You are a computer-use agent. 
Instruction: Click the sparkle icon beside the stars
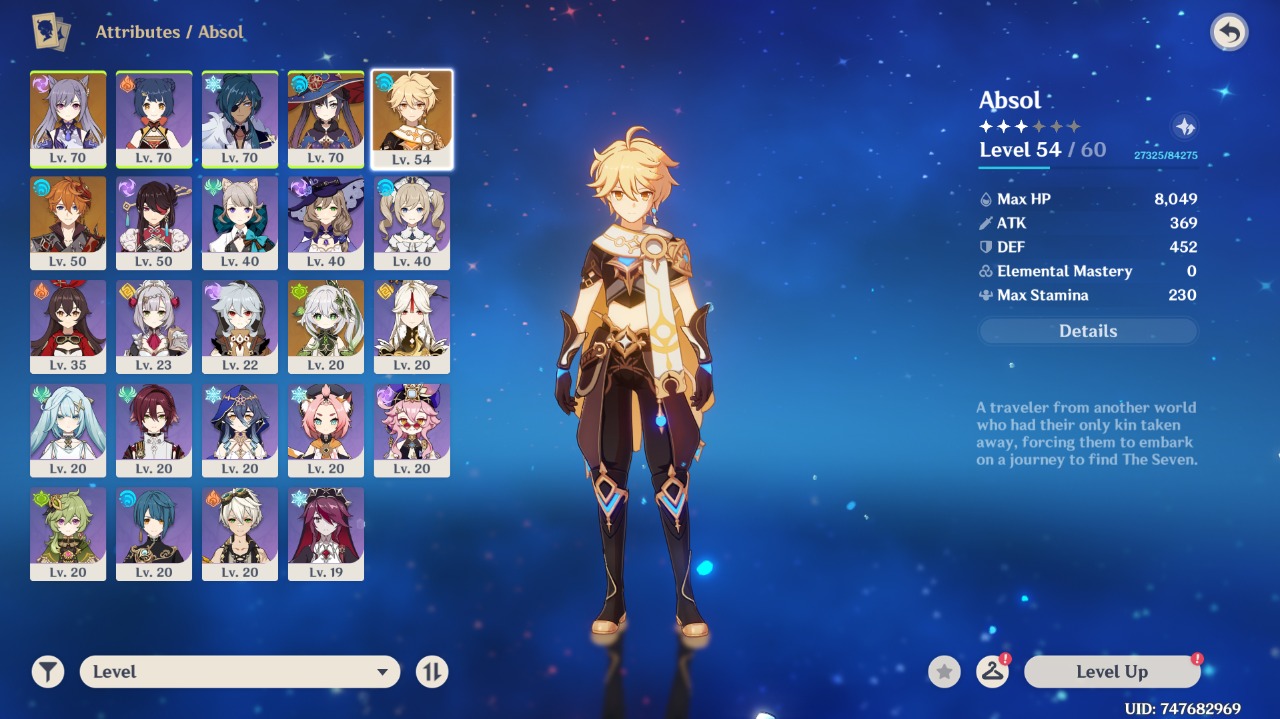pyautogui.click(x=1184, y=127)
